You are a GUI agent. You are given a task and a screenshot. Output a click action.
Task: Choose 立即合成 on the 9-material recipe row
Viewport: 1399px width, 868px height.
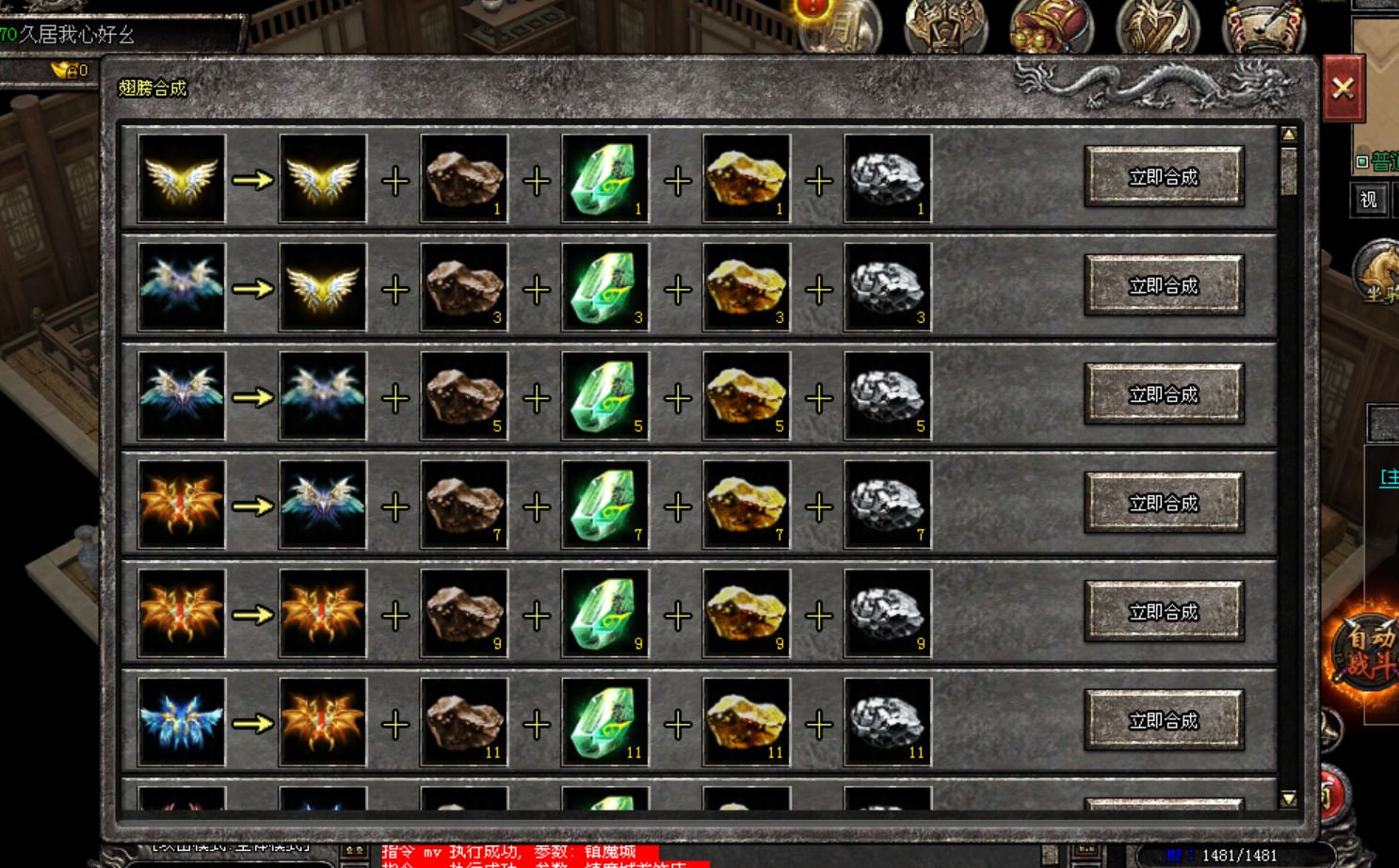1164,612
